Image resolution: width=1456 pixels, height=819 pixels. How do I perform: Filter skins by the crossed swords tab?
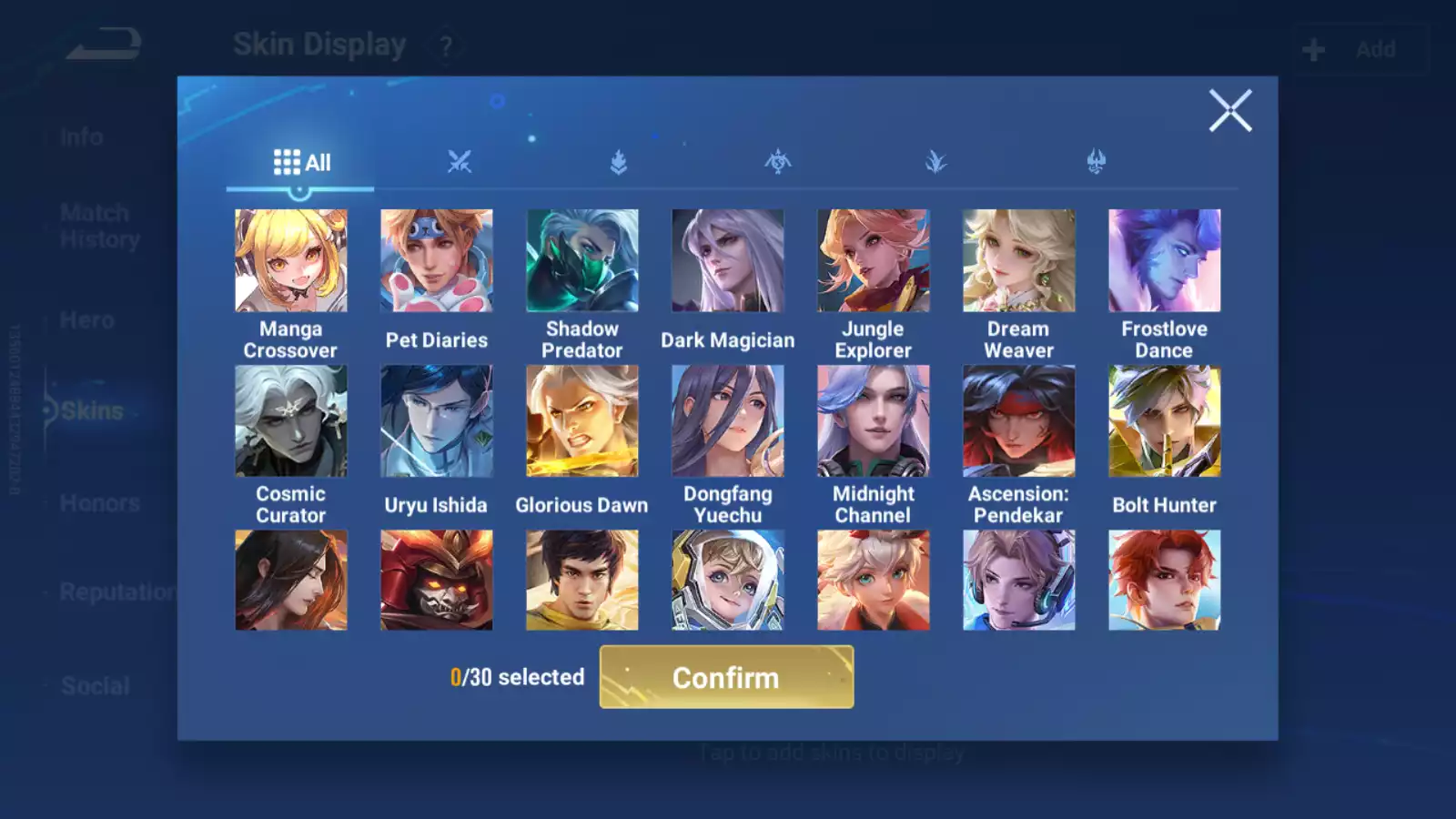click(460, 162)
